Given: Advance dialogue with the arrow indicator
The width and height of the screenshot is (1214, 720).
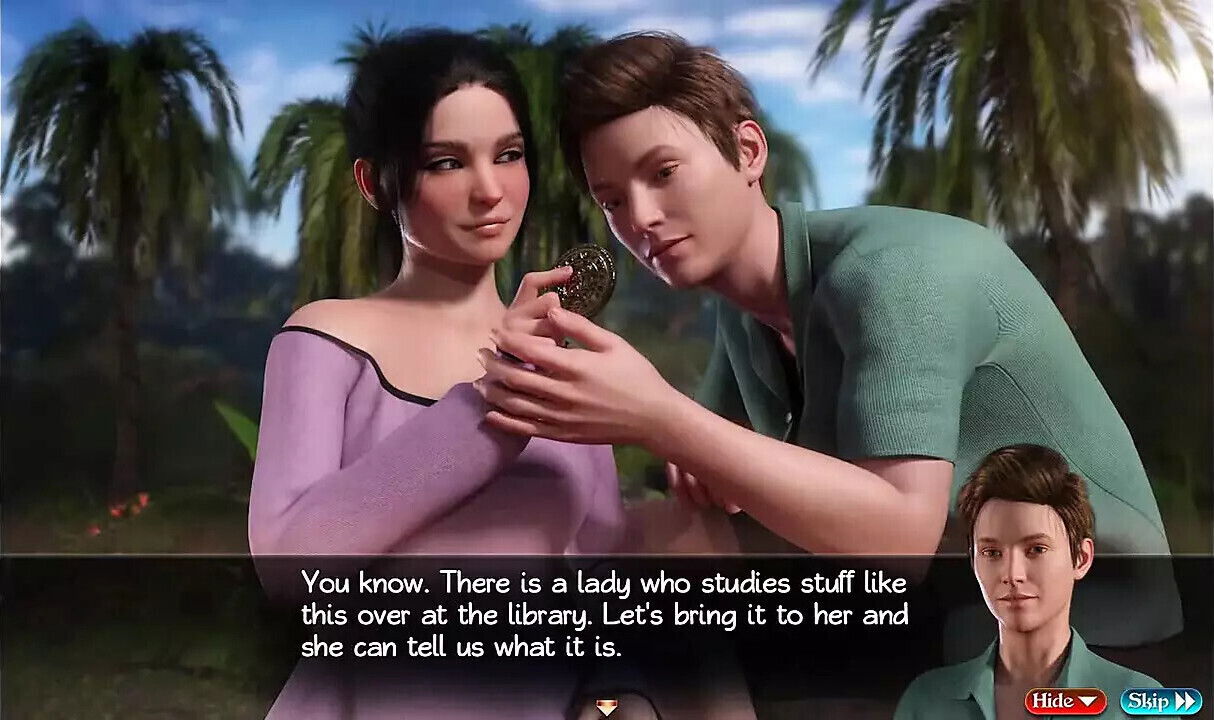Looking at the screenshot, I should point(606,709).
